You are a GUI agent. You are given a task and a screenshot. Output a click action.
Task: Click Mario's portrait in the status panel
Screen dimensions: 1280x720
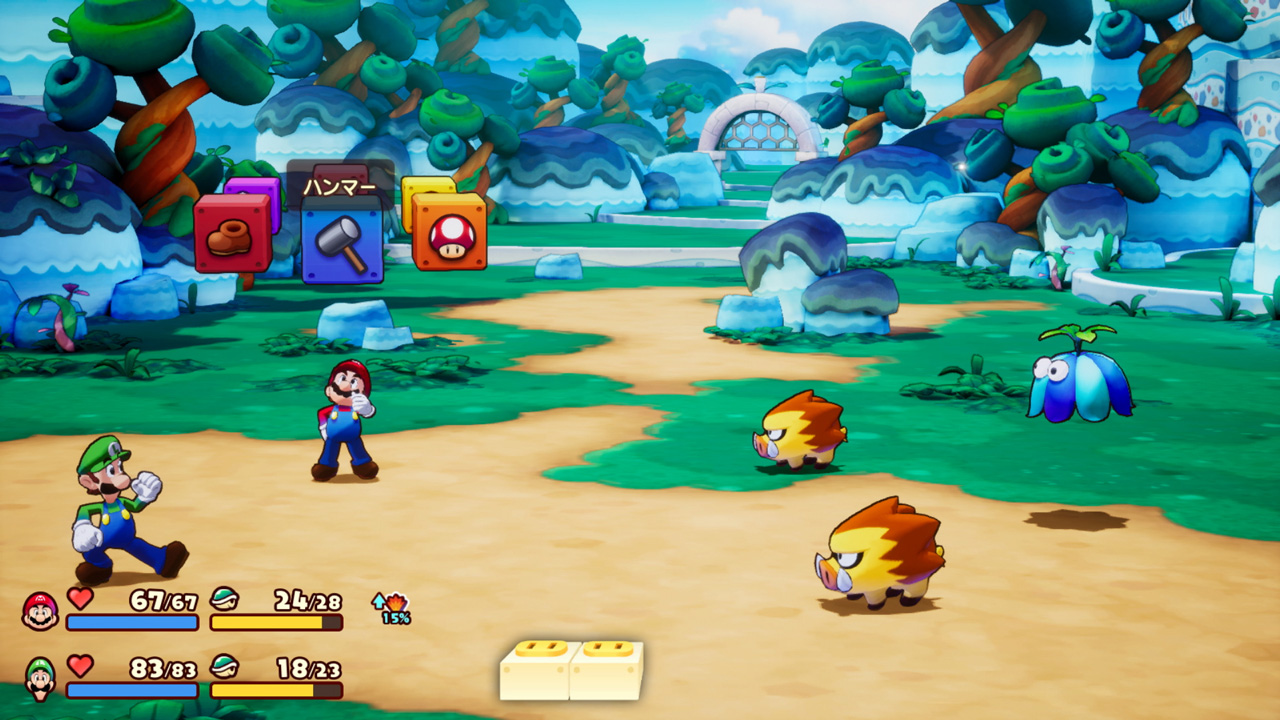point(40,610)
